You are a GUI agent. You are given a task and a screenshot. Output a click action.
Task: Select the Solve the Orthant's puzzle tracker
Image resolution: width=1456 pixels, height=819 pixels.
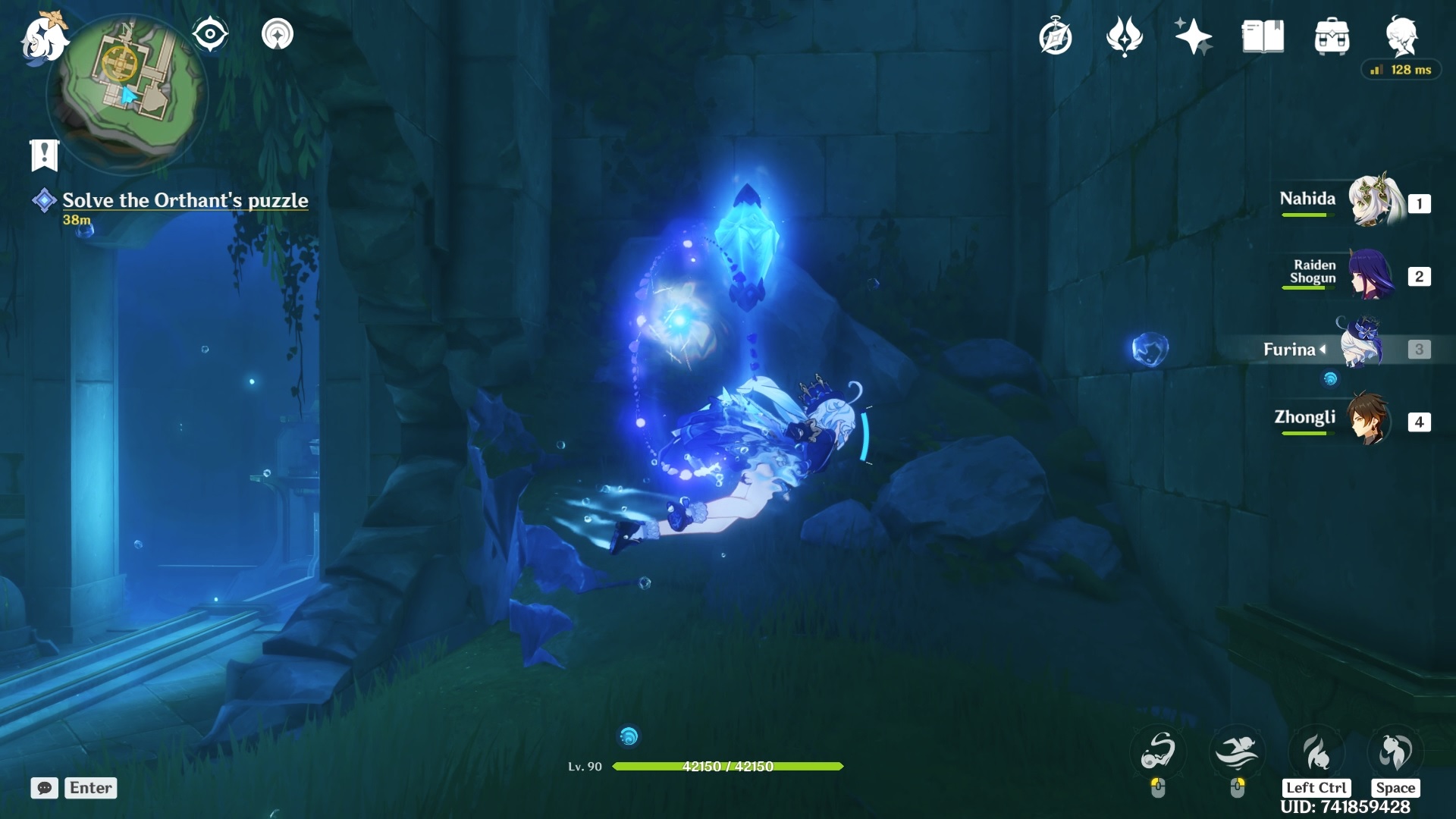(x=184, y=200)
